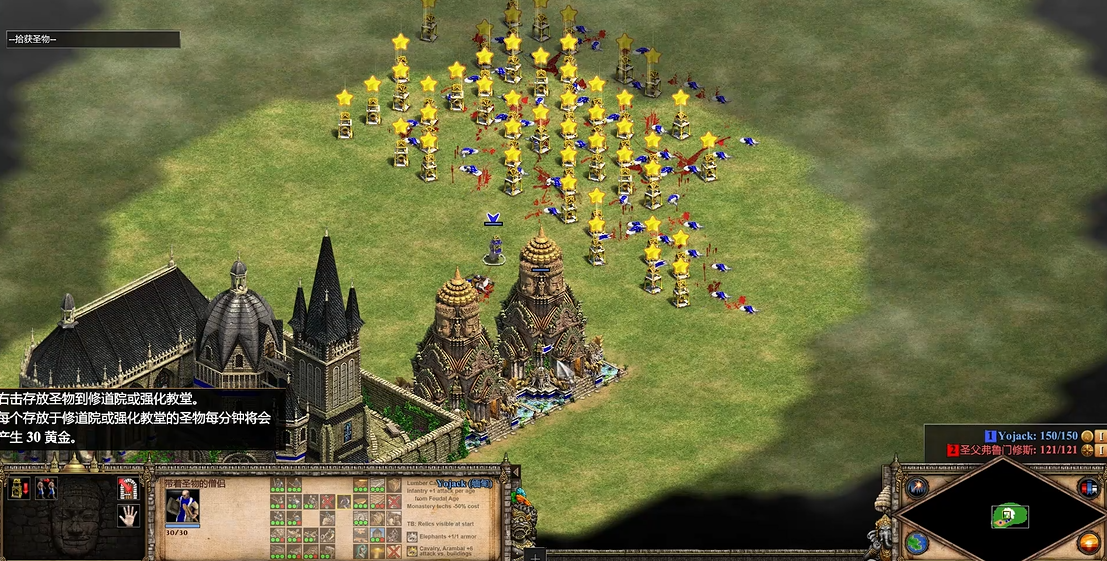
Task: Click the pick up relic objective banner
Action: (x=92, y=39)
